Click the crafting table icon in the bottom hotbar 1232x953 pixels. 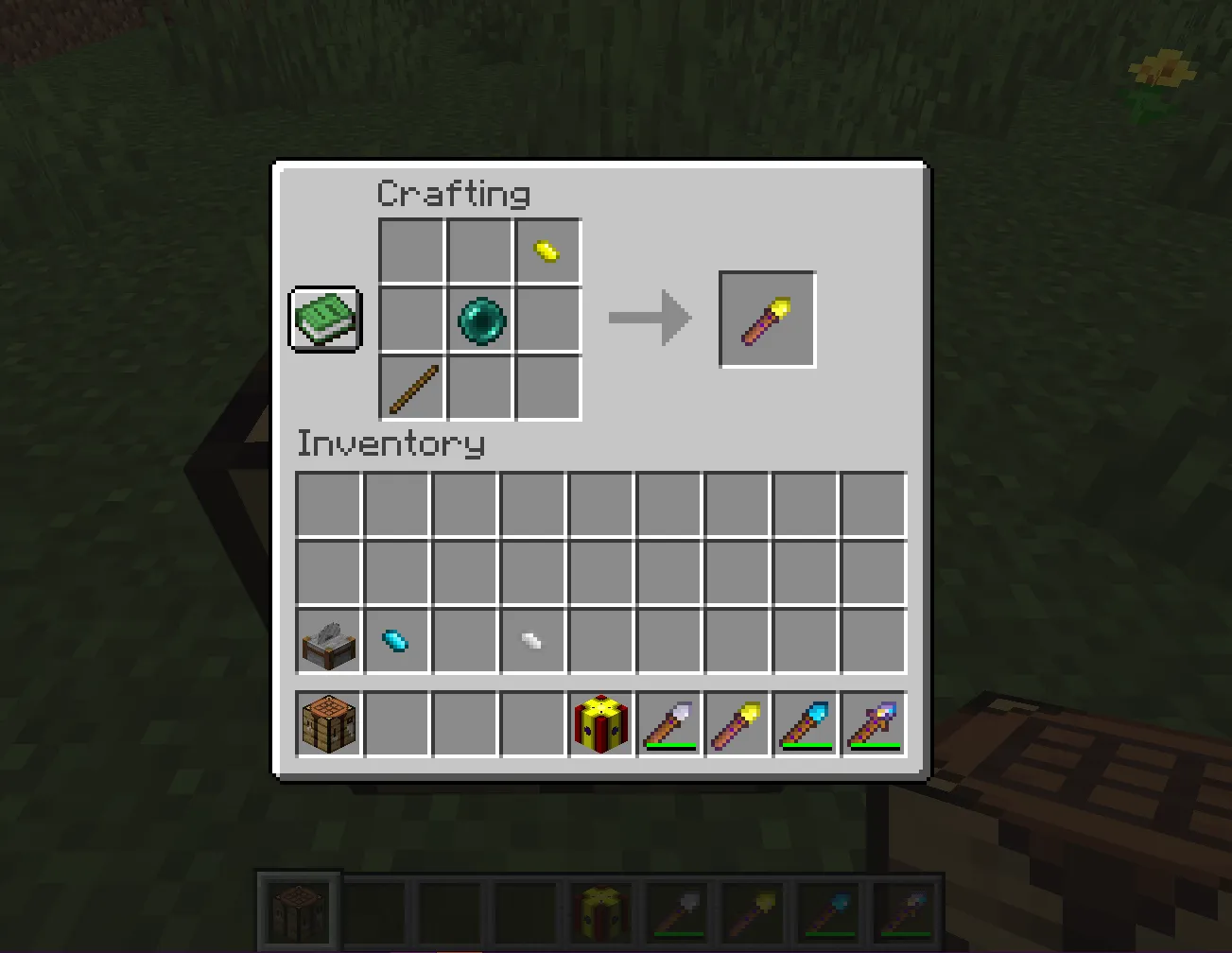click(297, 909)
